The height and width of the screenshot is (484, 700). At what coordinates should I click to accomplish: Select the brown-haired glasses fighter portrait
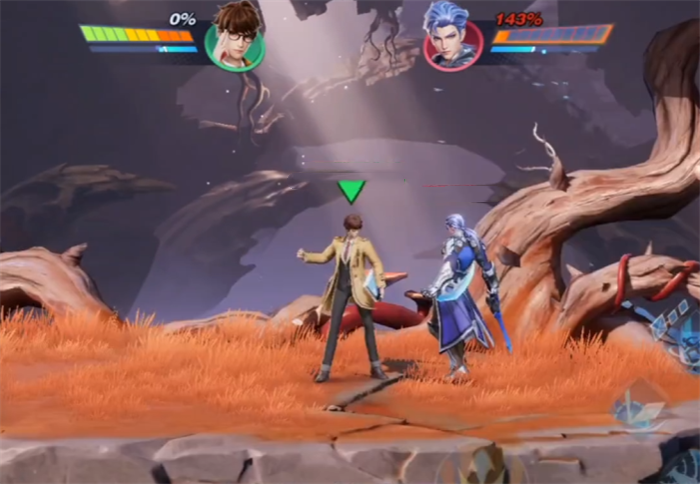point(235,42)
